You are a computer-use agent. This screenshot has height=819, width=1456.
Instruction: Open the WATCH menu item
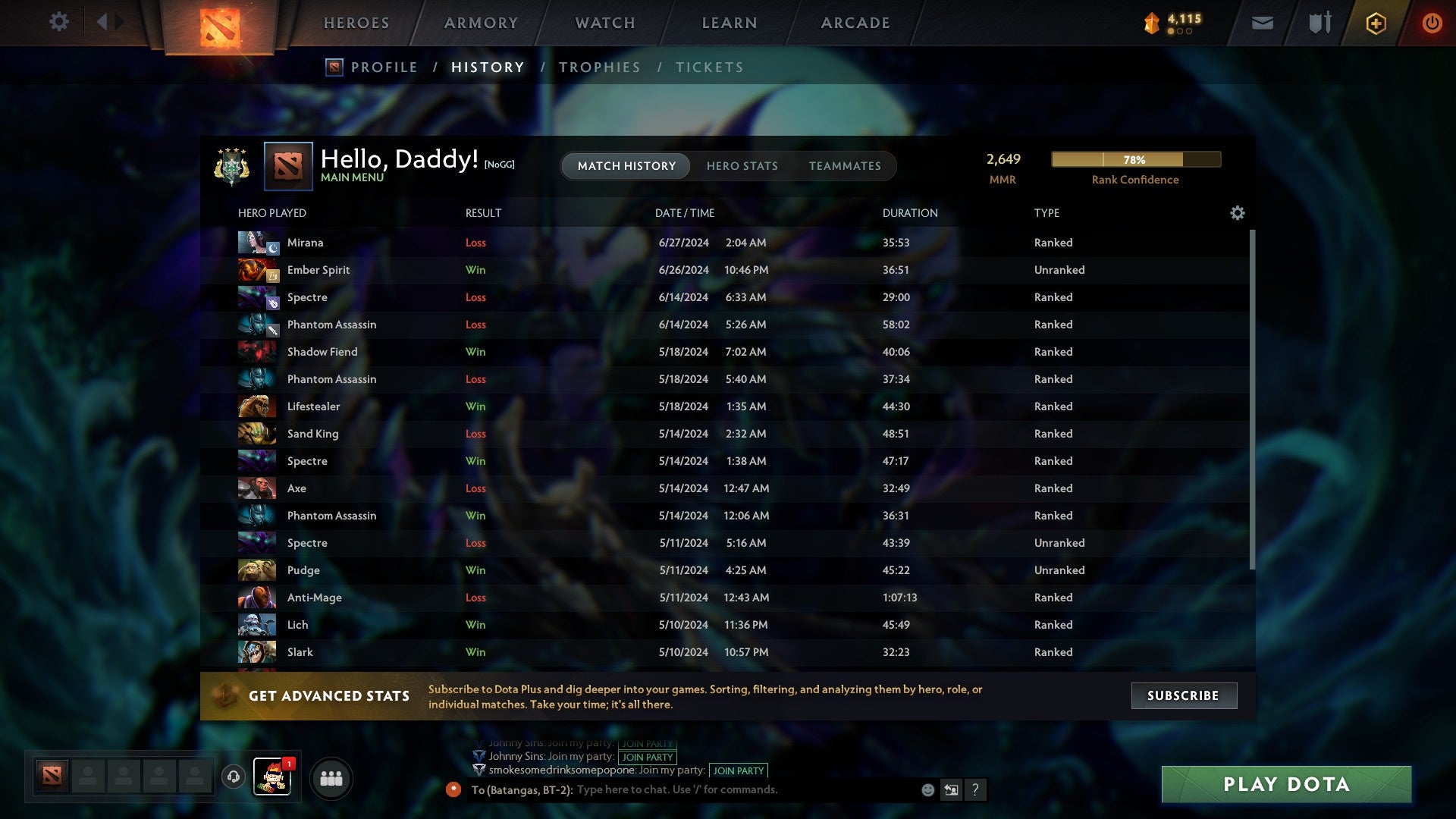pos(604,23)
